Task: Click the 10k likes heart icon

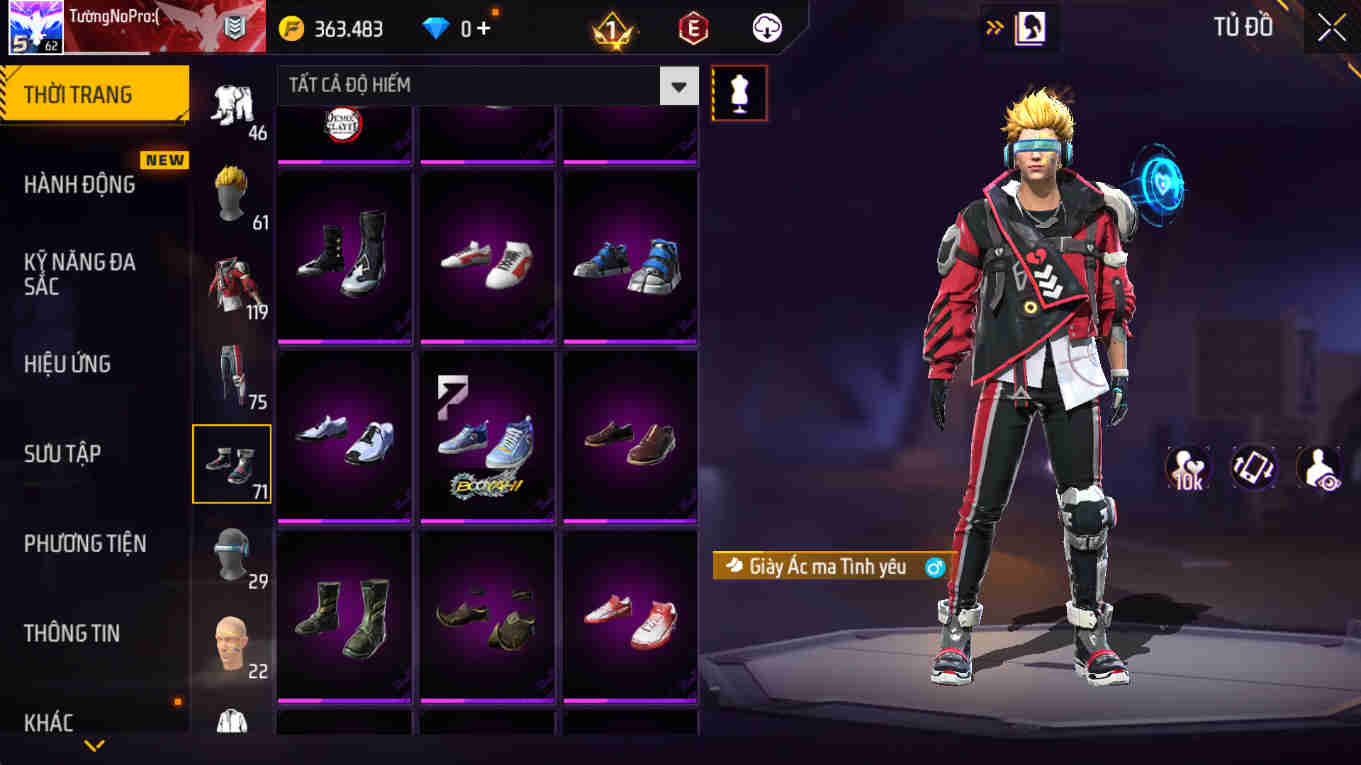Action: click(x=1189, y=467)
